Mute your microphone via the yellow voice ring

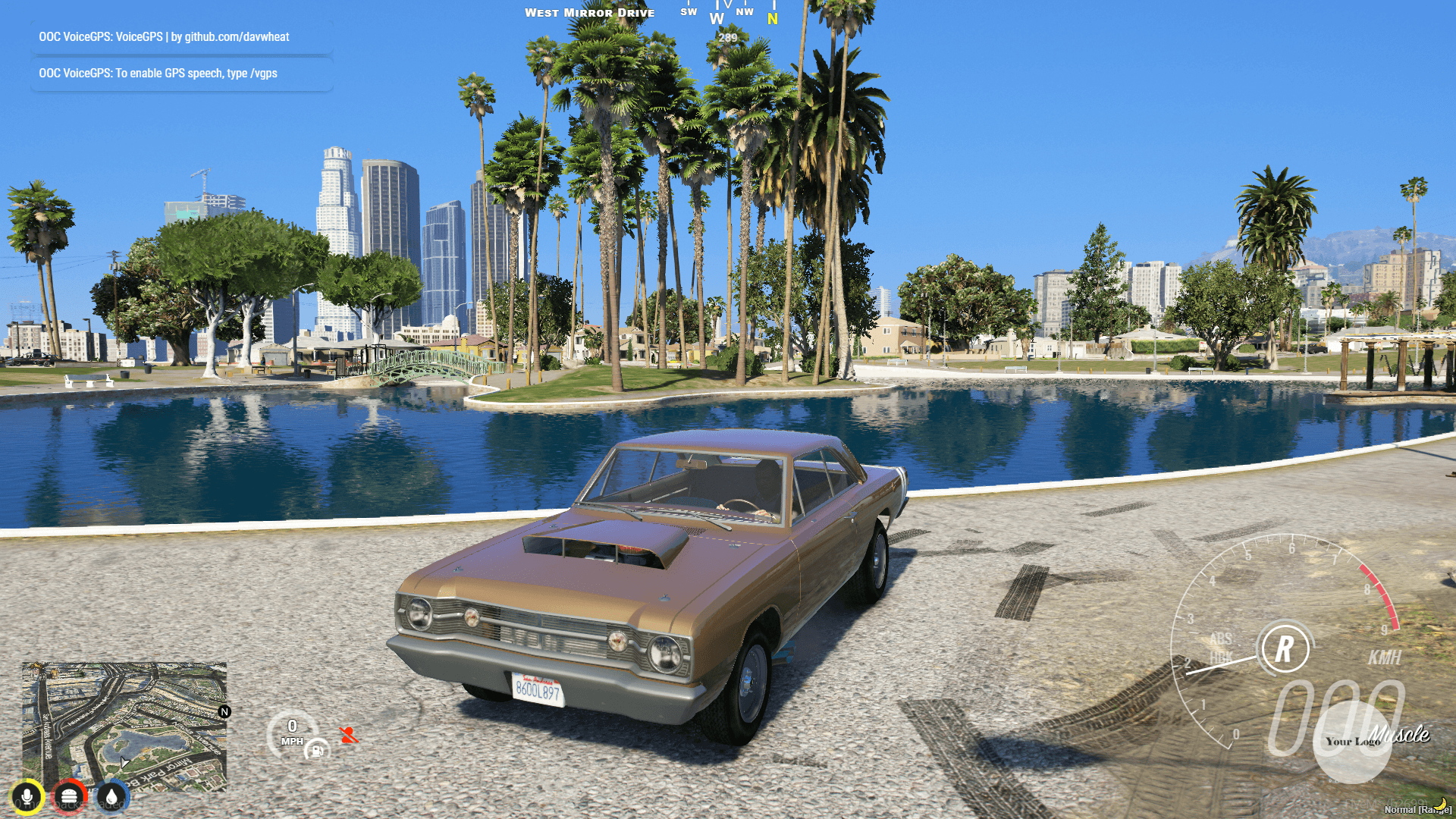[27, 795]
